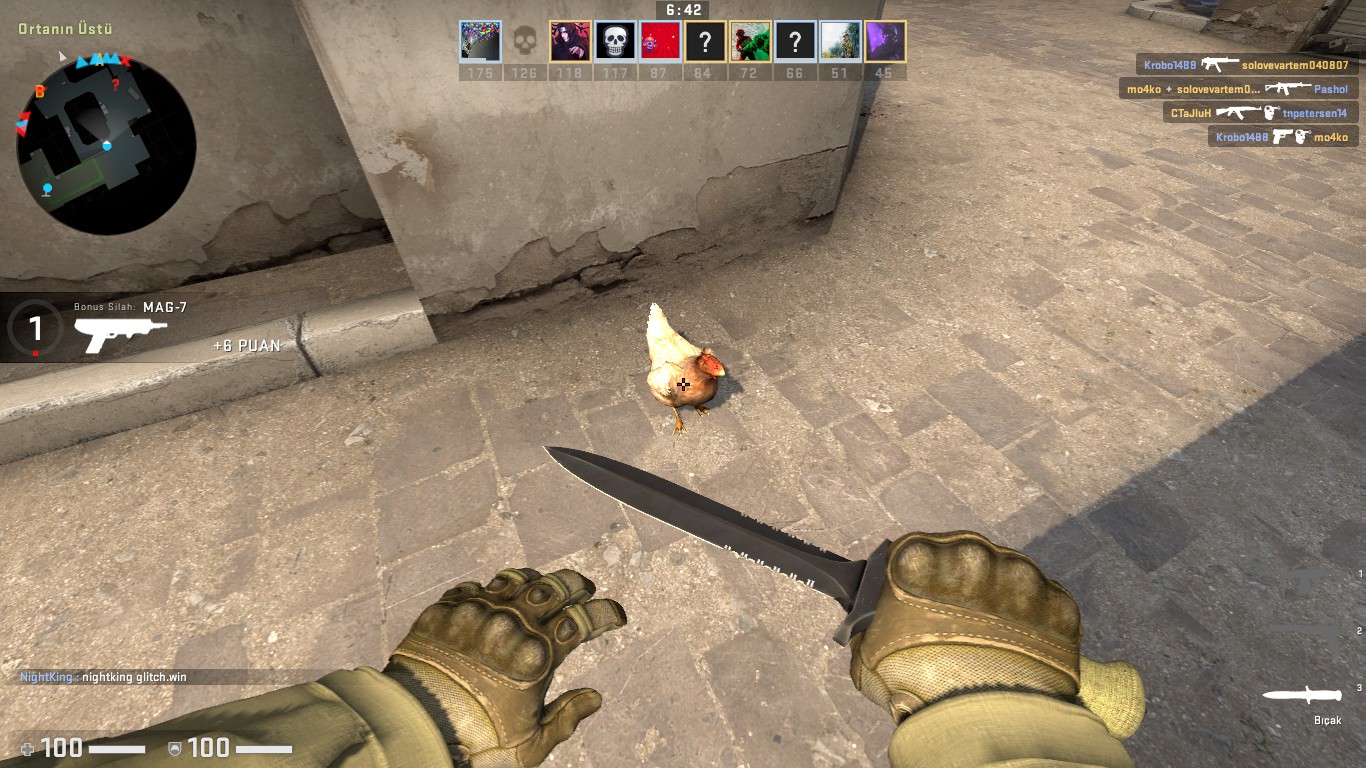The image size is (1366, 768).
Task: Choose the Bıçak knife weapon slot
Action: click(x=1304, y=695)
